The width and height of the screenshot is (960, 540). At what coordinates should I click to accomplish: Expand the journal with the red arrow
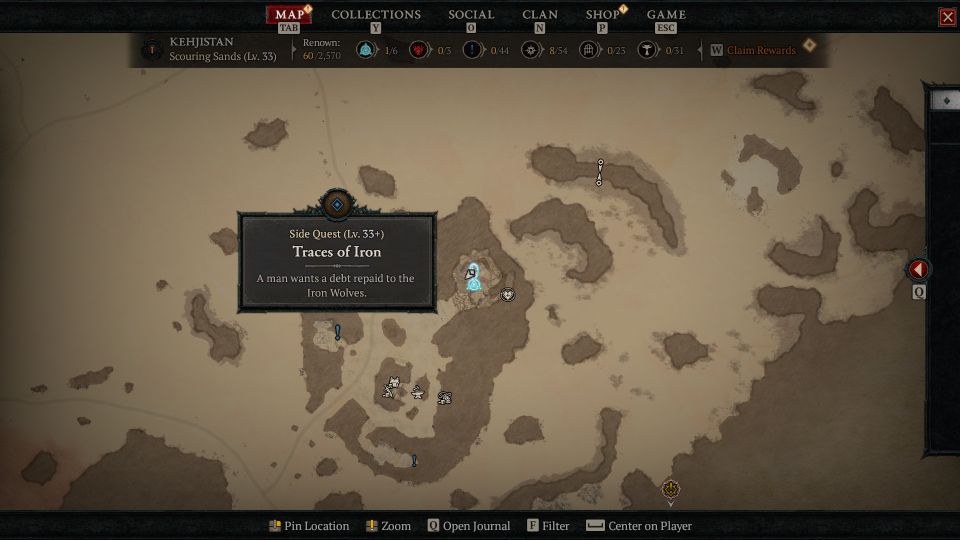click(x=918, y=270)
